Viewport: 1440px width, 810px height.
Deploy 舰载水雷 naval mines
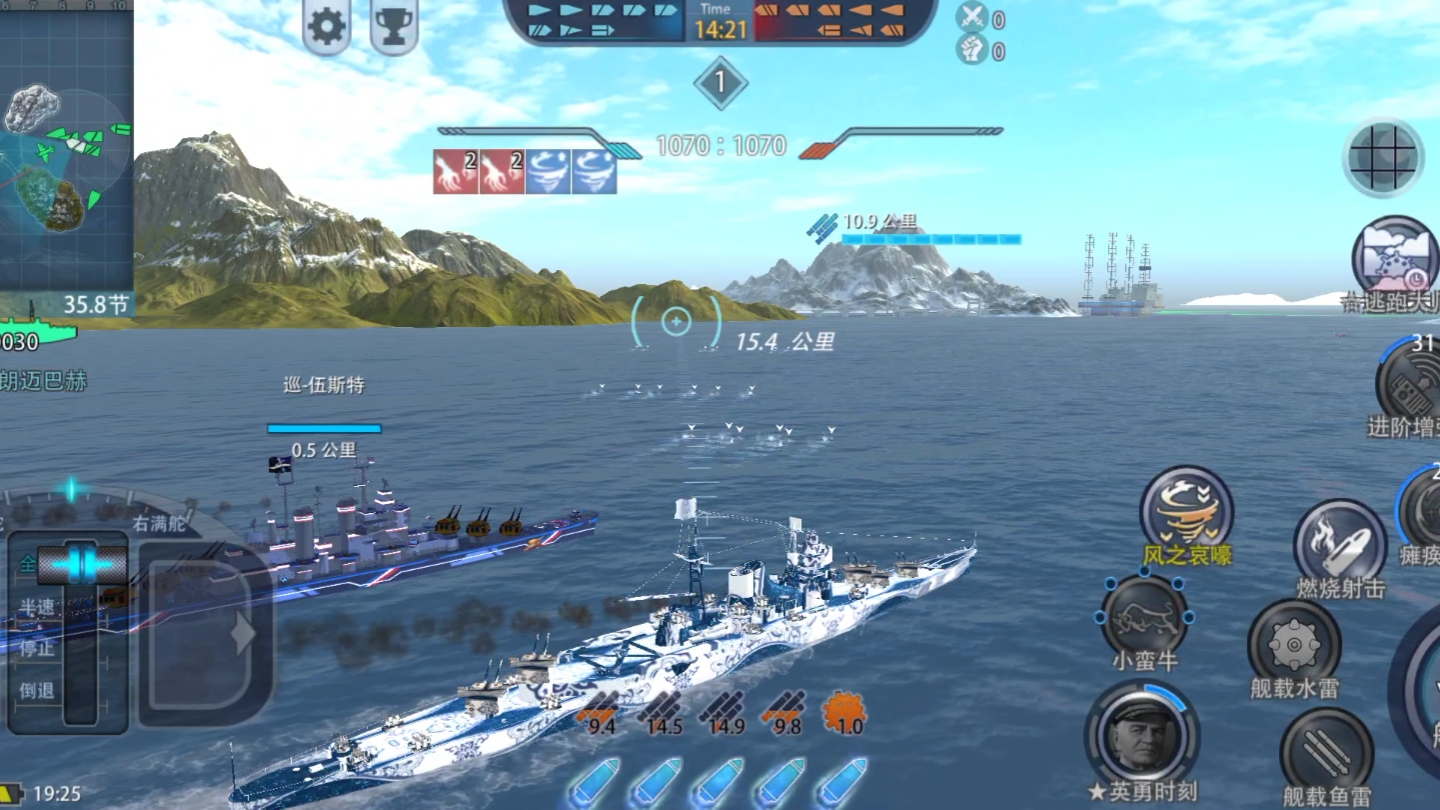click(1295, 644)
